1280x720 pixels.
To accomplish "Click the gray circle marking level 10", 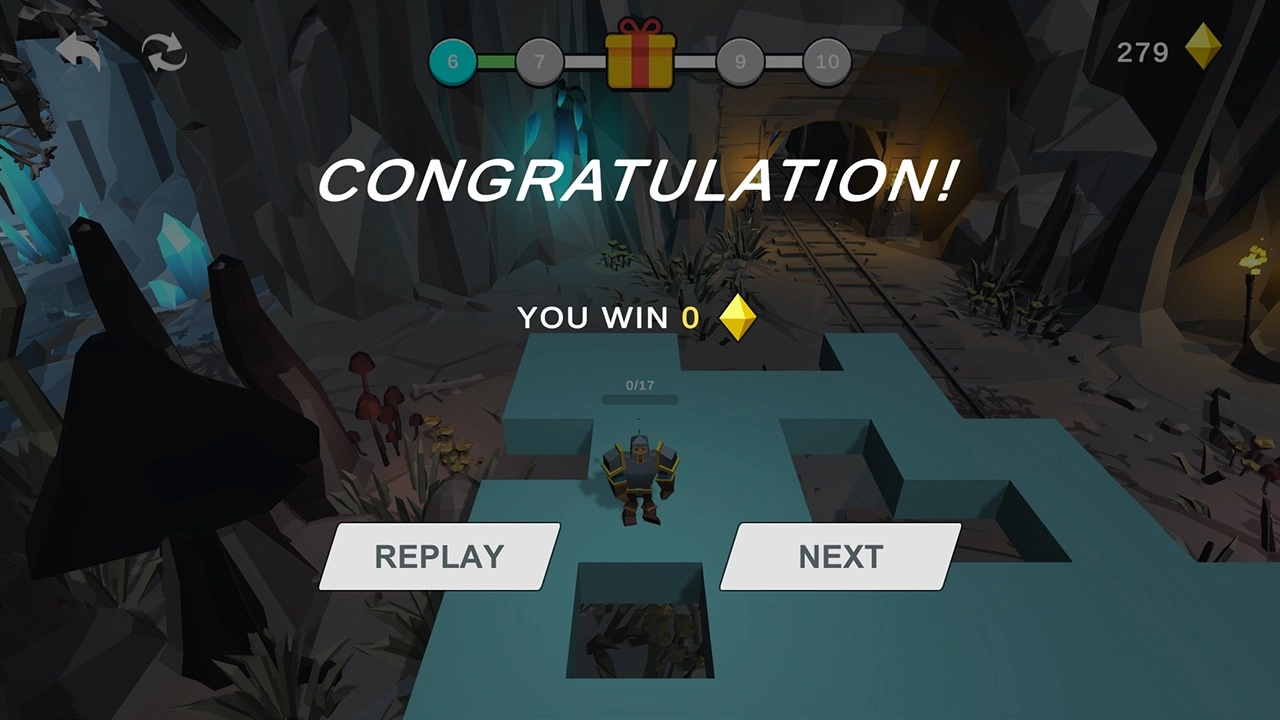I will coord(827,61).
